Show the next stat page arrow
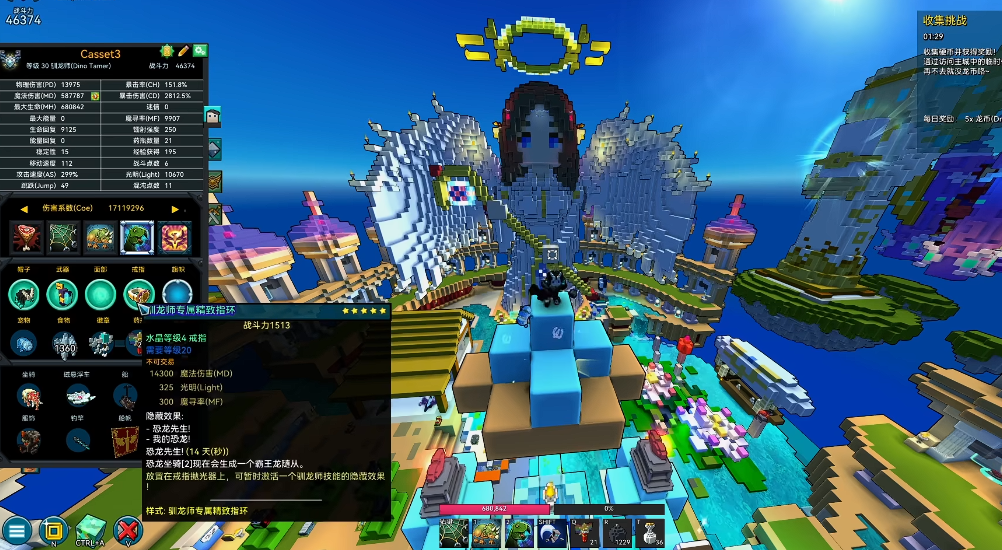The height and width of the screenshot is (550, 1002). tap(176, 209)
